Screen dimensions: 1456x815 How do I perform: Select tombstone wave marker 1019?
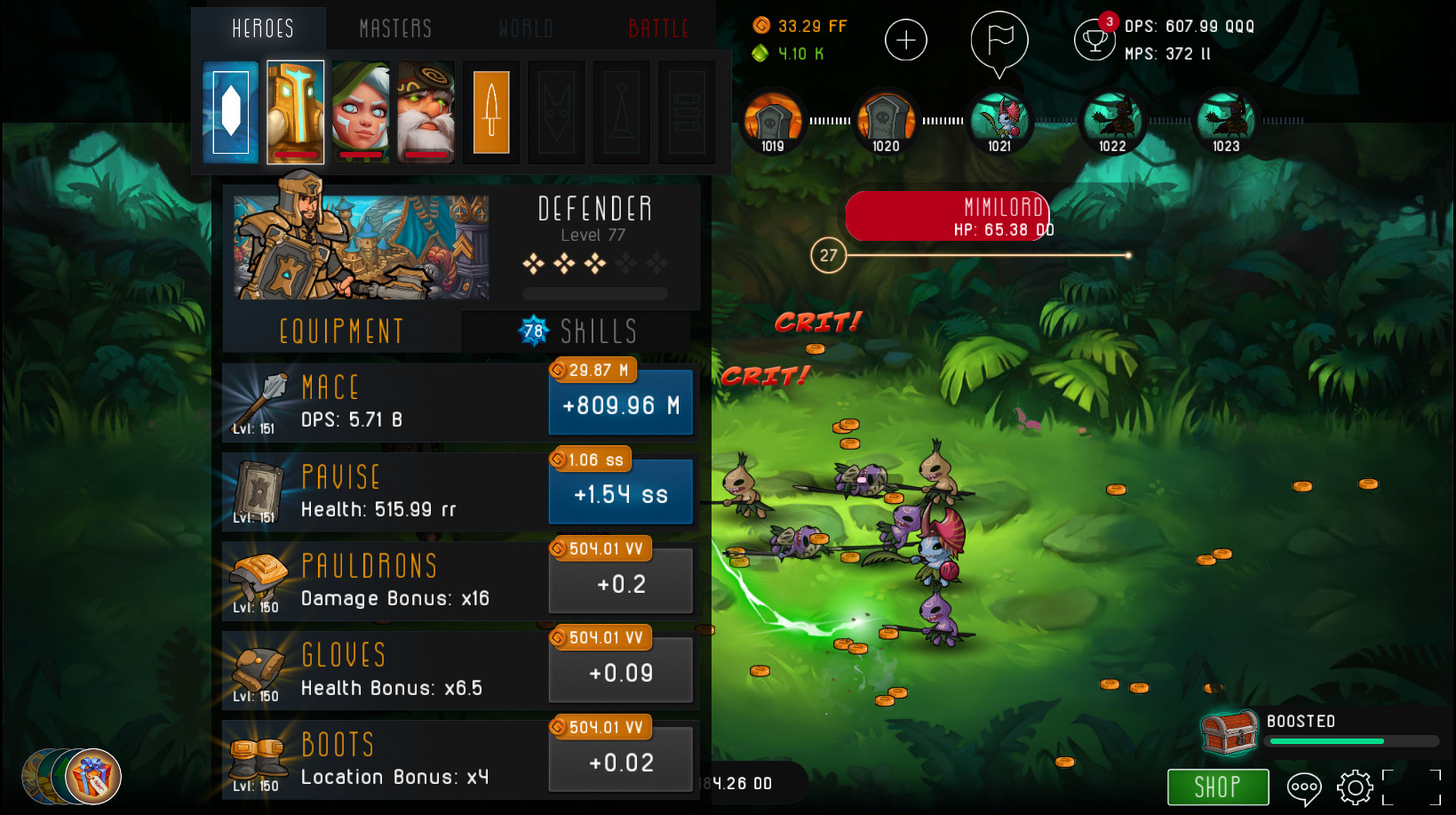(772, 120)
